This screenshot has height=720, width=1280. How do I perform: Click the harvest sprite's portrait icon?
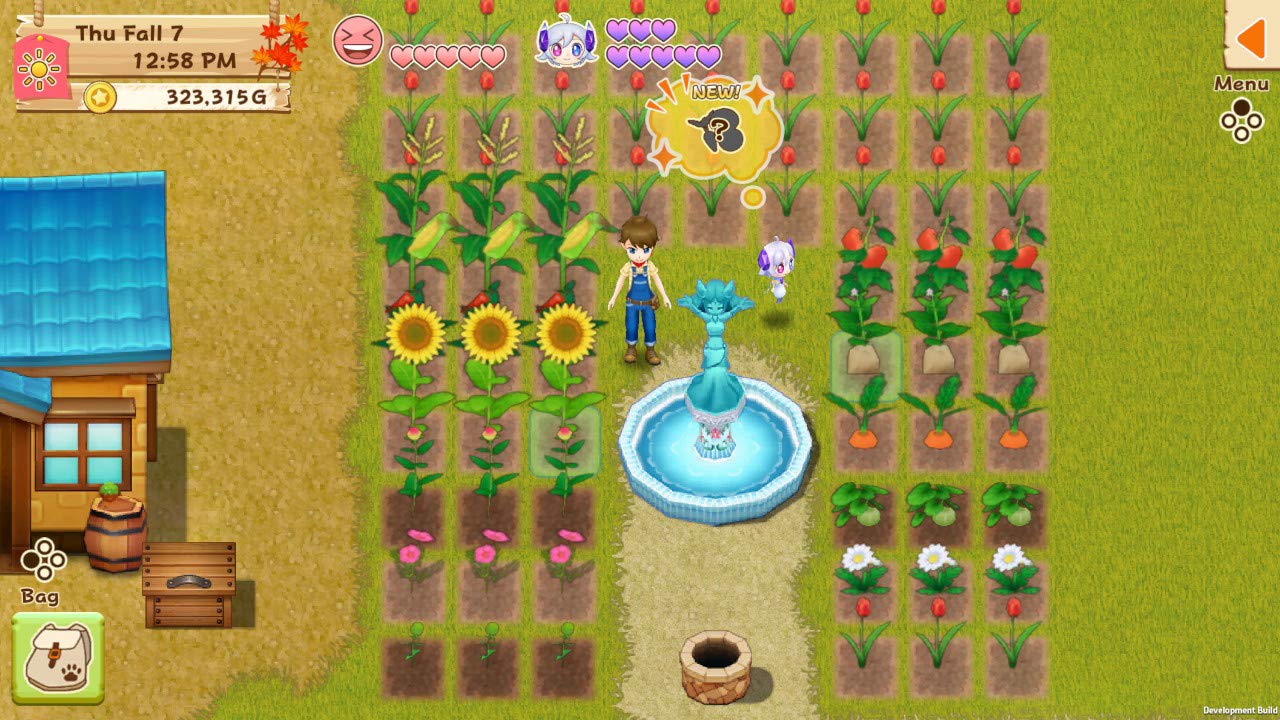click(565, 44)
